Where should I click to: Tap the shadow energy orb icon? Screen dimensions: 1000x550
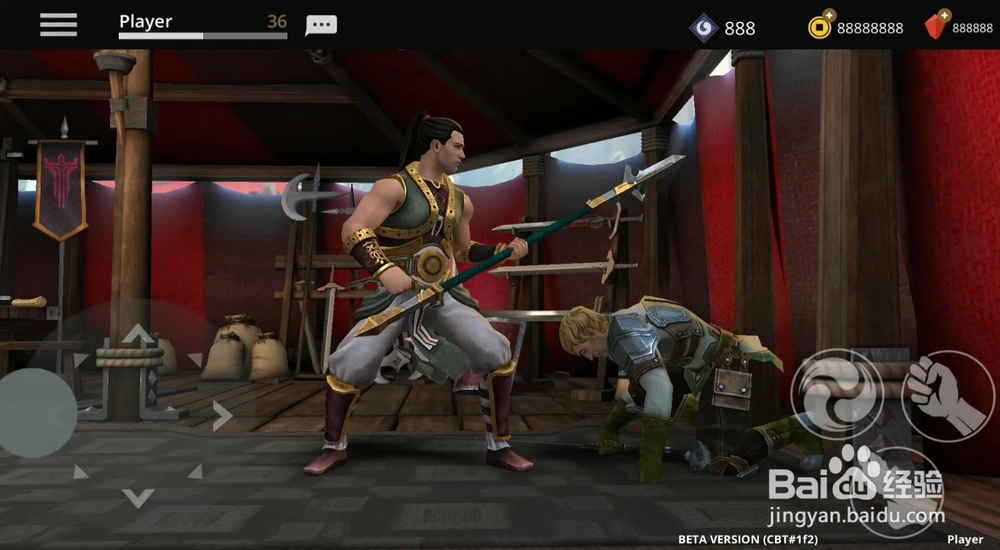click(x=704, y=27)
